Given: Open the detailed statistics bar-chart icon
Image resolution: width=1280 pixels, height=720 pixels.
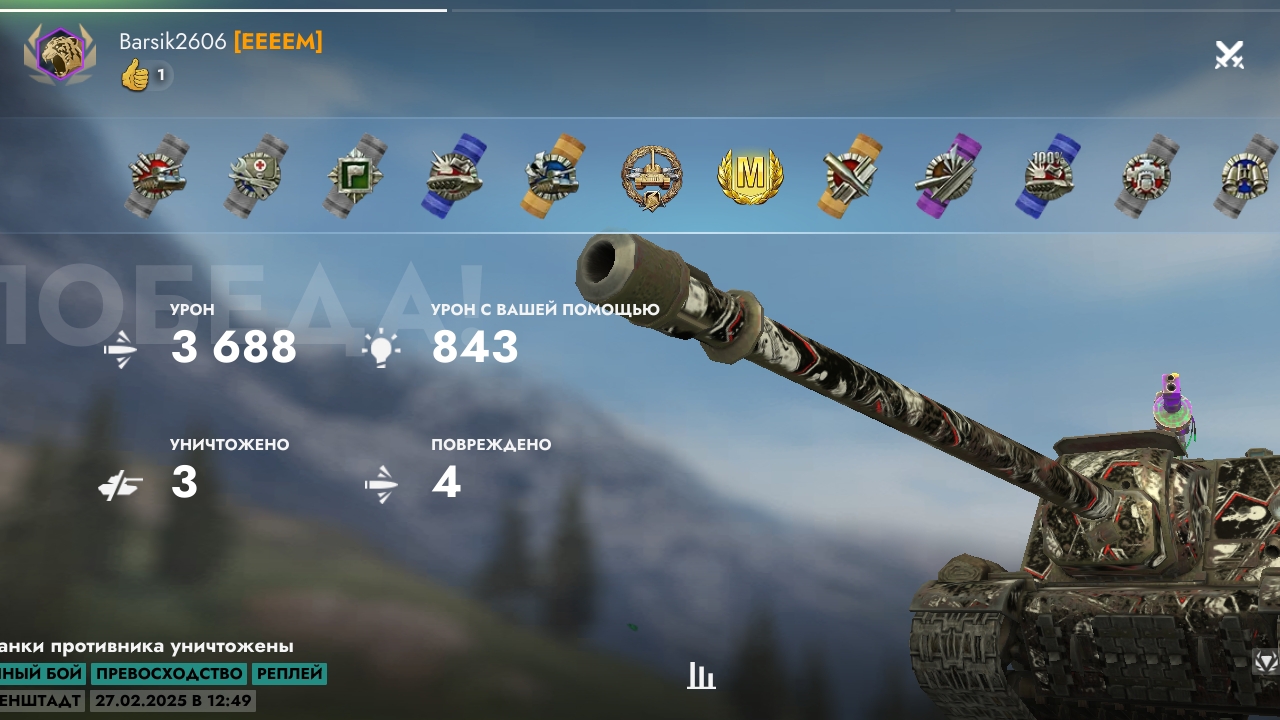Looking at the screenshot, I should (x=701, y=676).
